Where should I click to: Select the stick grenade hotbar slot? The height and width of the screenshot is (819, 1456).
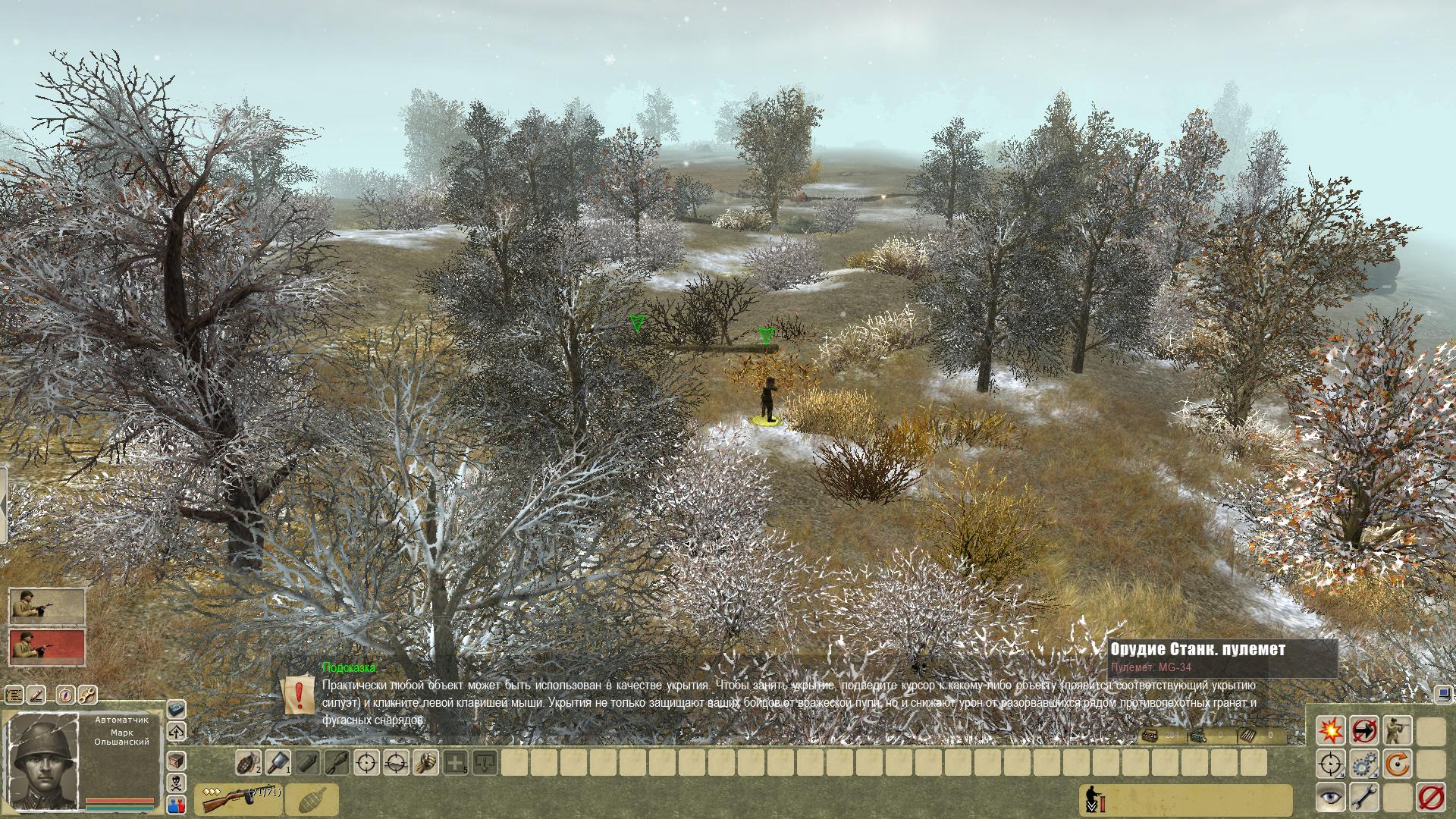pos(278,762)
